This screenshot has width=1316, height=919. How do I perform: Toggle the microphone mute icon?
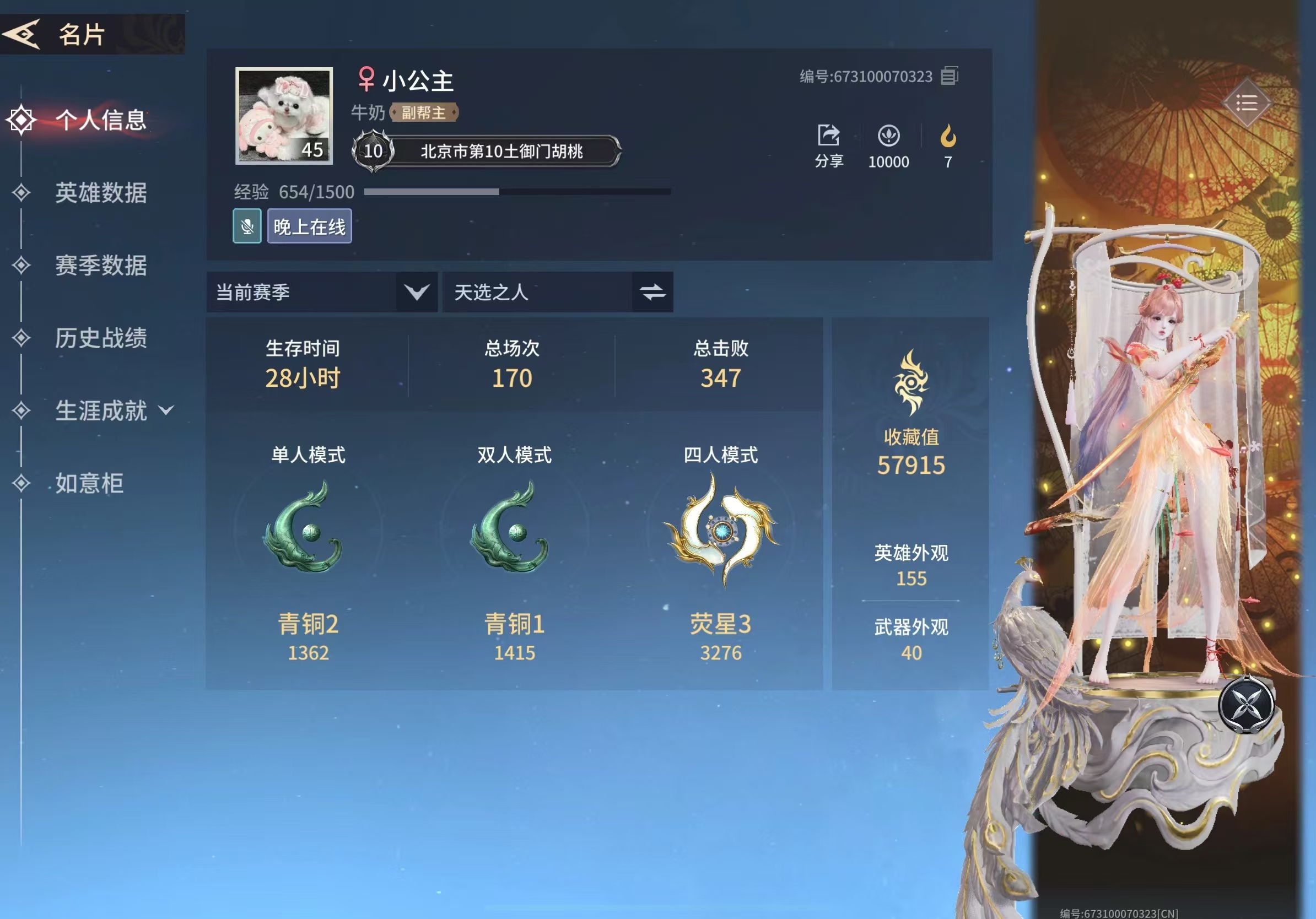pos(246,226)
